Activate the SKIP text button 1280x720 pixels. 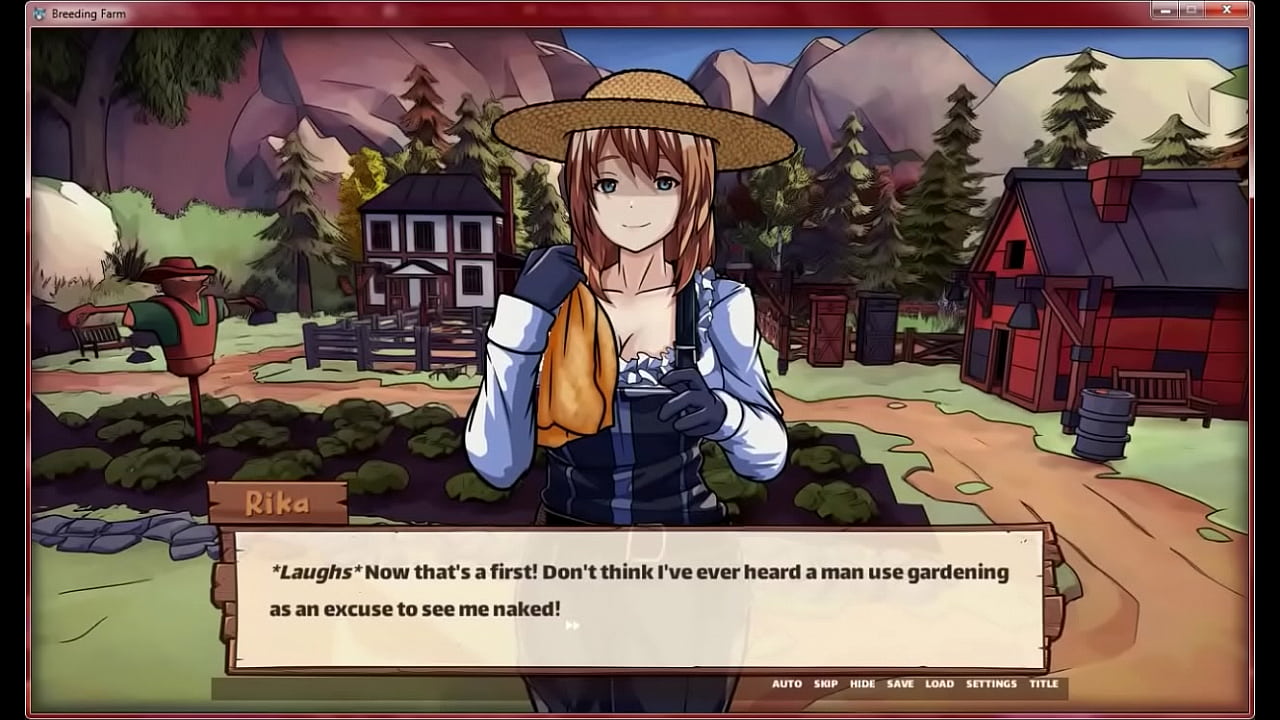[x=826, y=684]
